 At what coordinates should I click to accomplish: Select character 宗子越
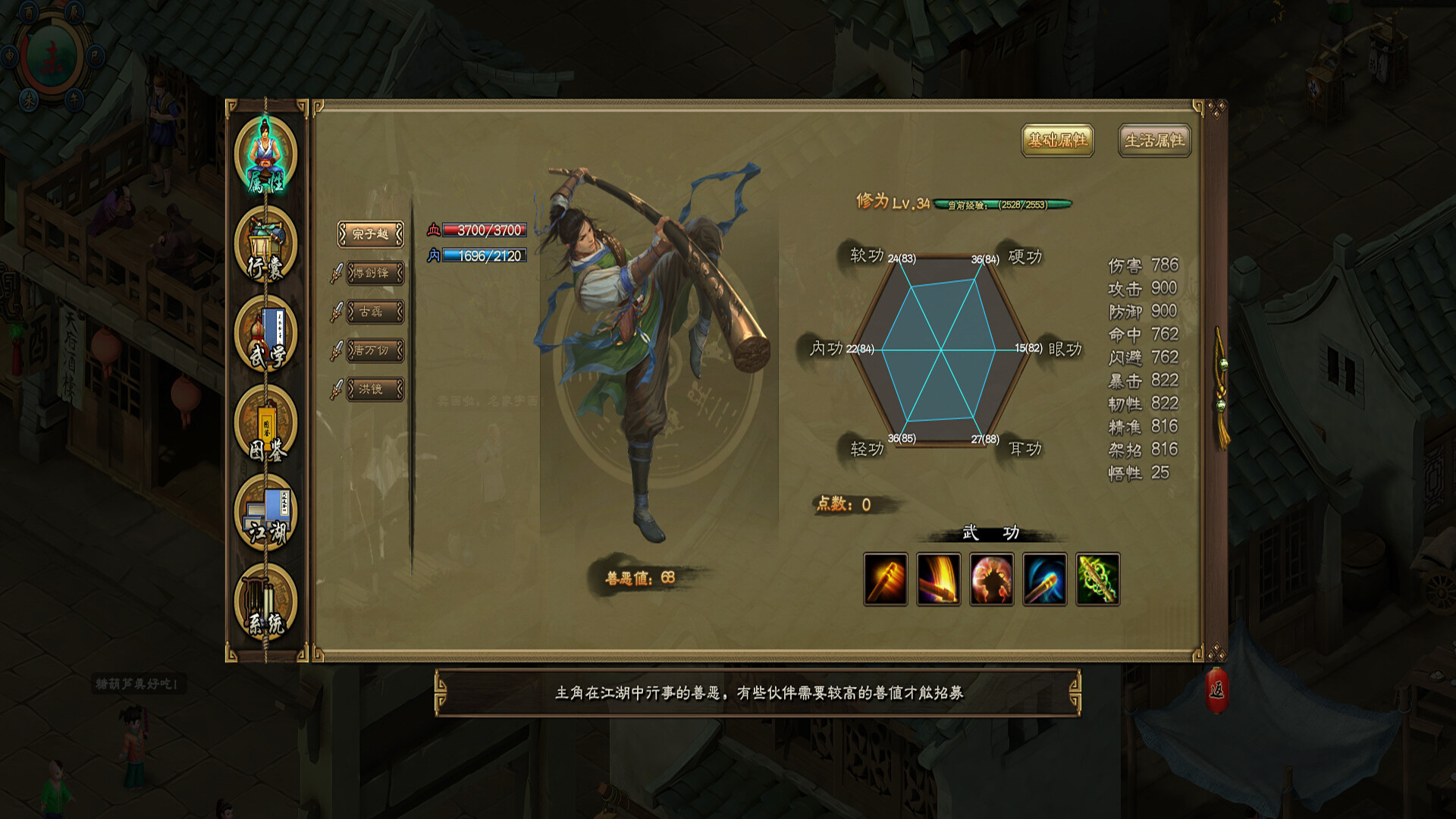pos(371,234)
